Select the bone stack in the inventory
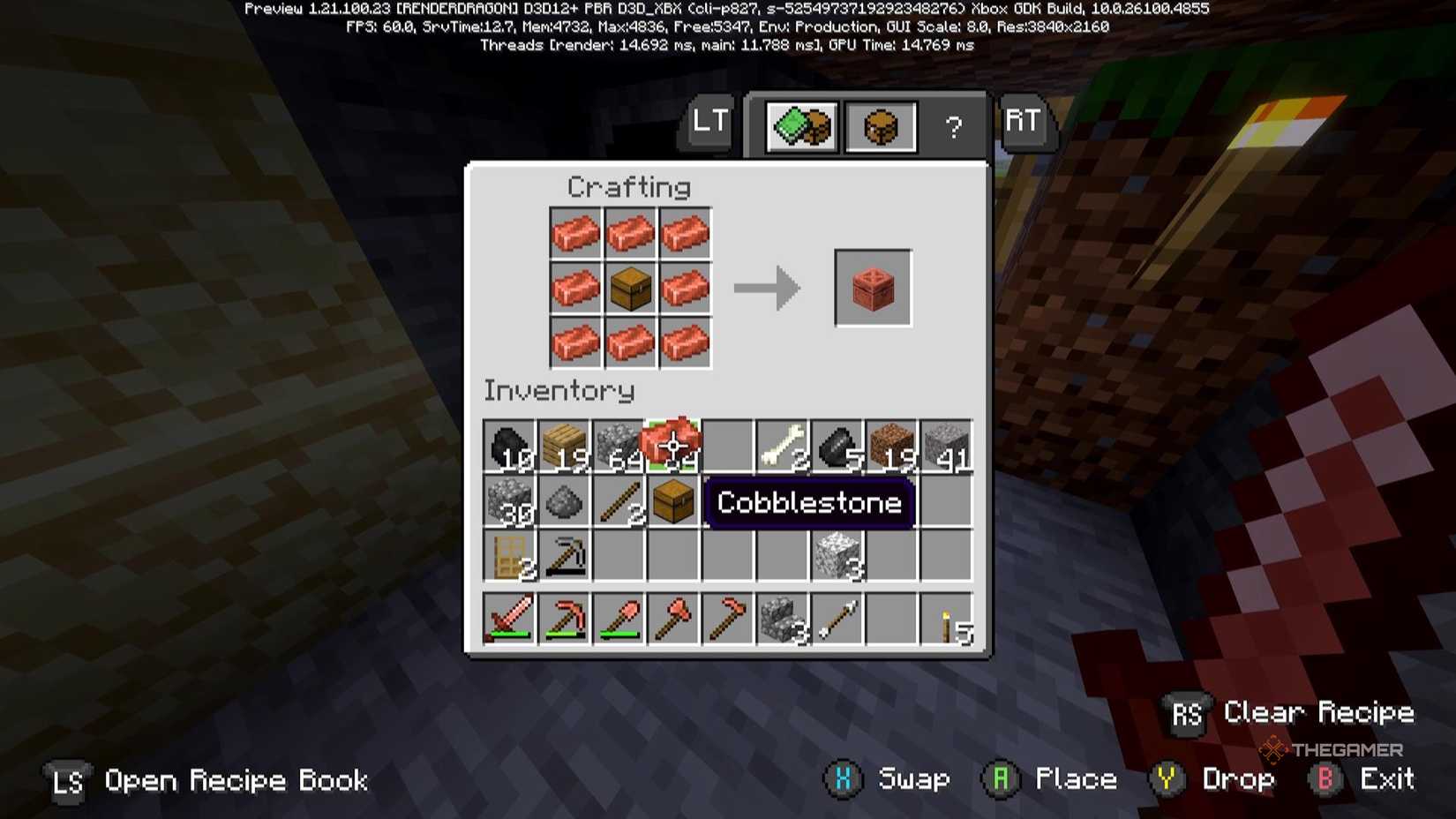Image resolution: width=1456 pixels, height=819 pixels. (x=783, y=443)
